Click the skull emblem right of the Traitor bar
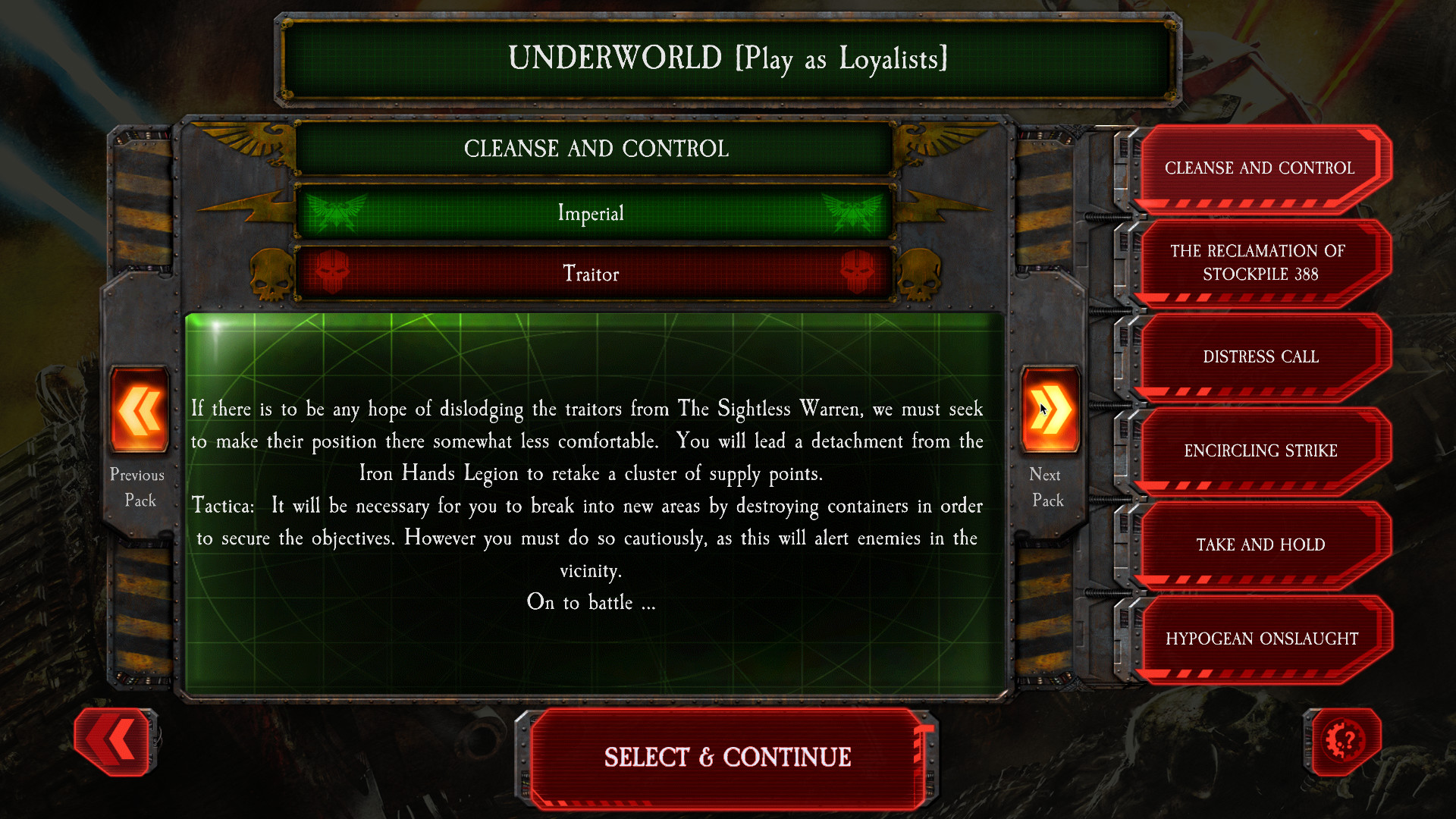 [920, 275]
